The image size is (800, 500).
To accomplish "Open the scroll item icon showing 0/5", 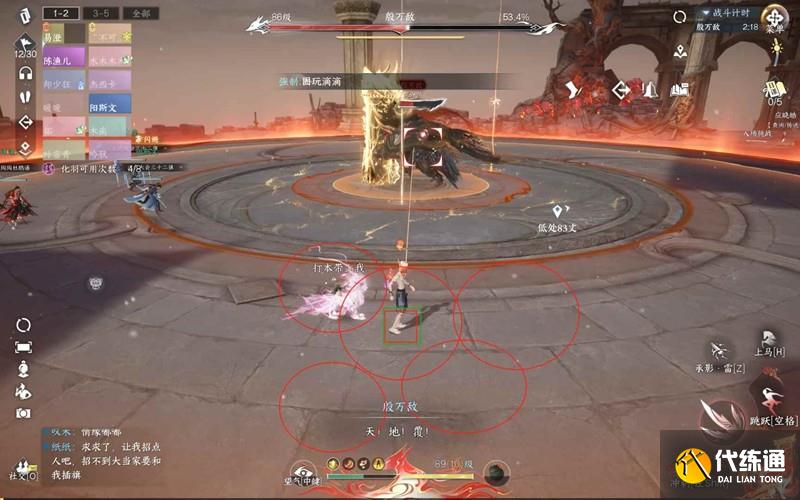I will coord(775,88).
